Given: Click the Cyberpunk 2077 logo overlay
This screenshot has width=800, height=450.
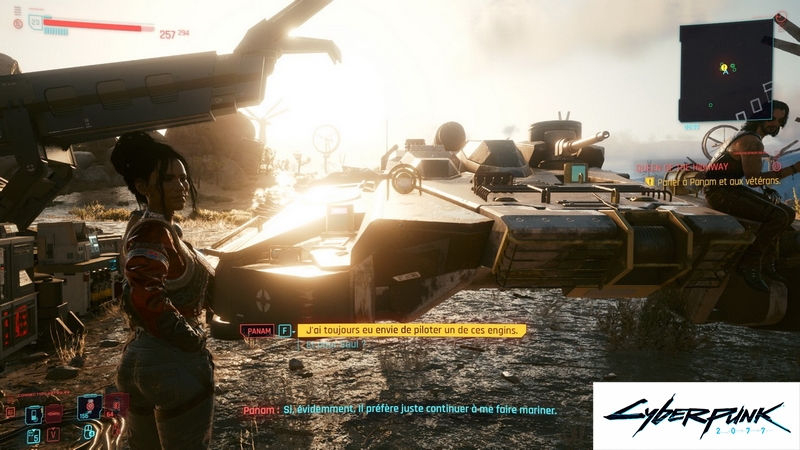Looking at the screenshot, I should (x=696, y=416).
